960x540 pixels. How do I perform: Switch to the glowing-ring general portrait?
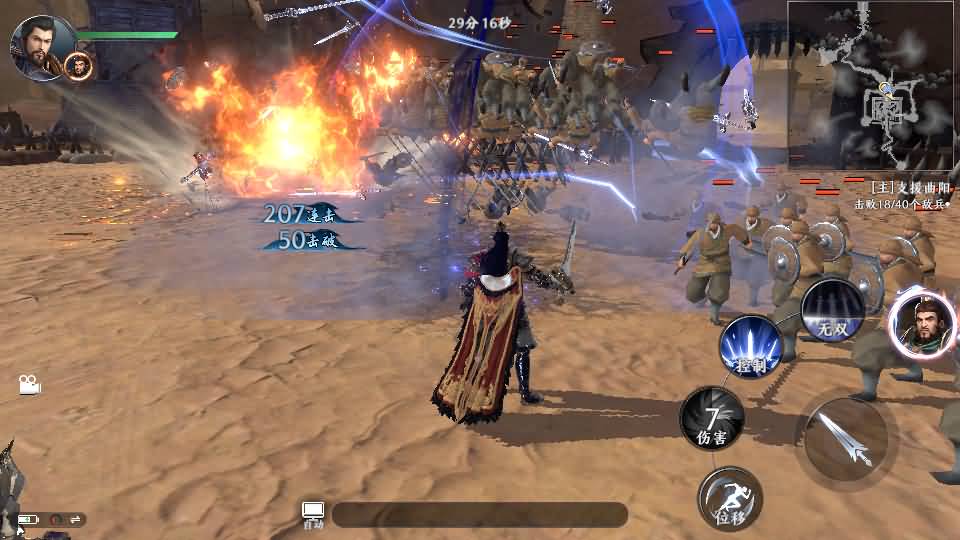tap(920, 322)
